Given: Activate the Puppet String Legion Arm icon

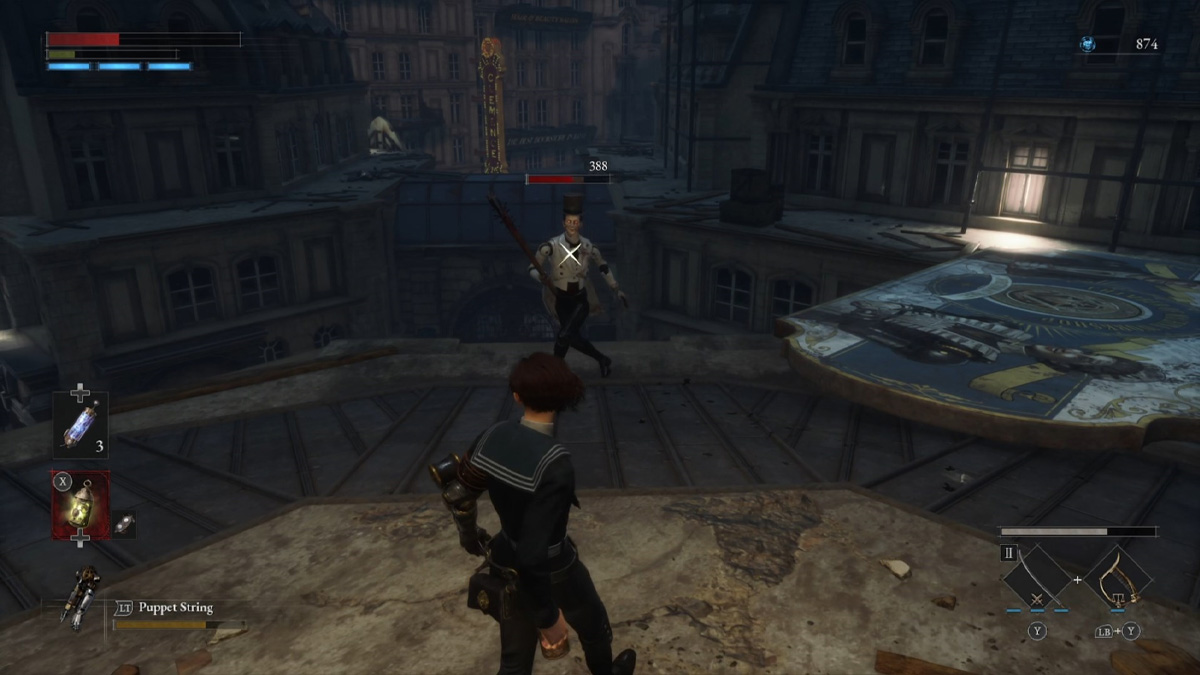Looking at the screenshot, I should 81,597.
